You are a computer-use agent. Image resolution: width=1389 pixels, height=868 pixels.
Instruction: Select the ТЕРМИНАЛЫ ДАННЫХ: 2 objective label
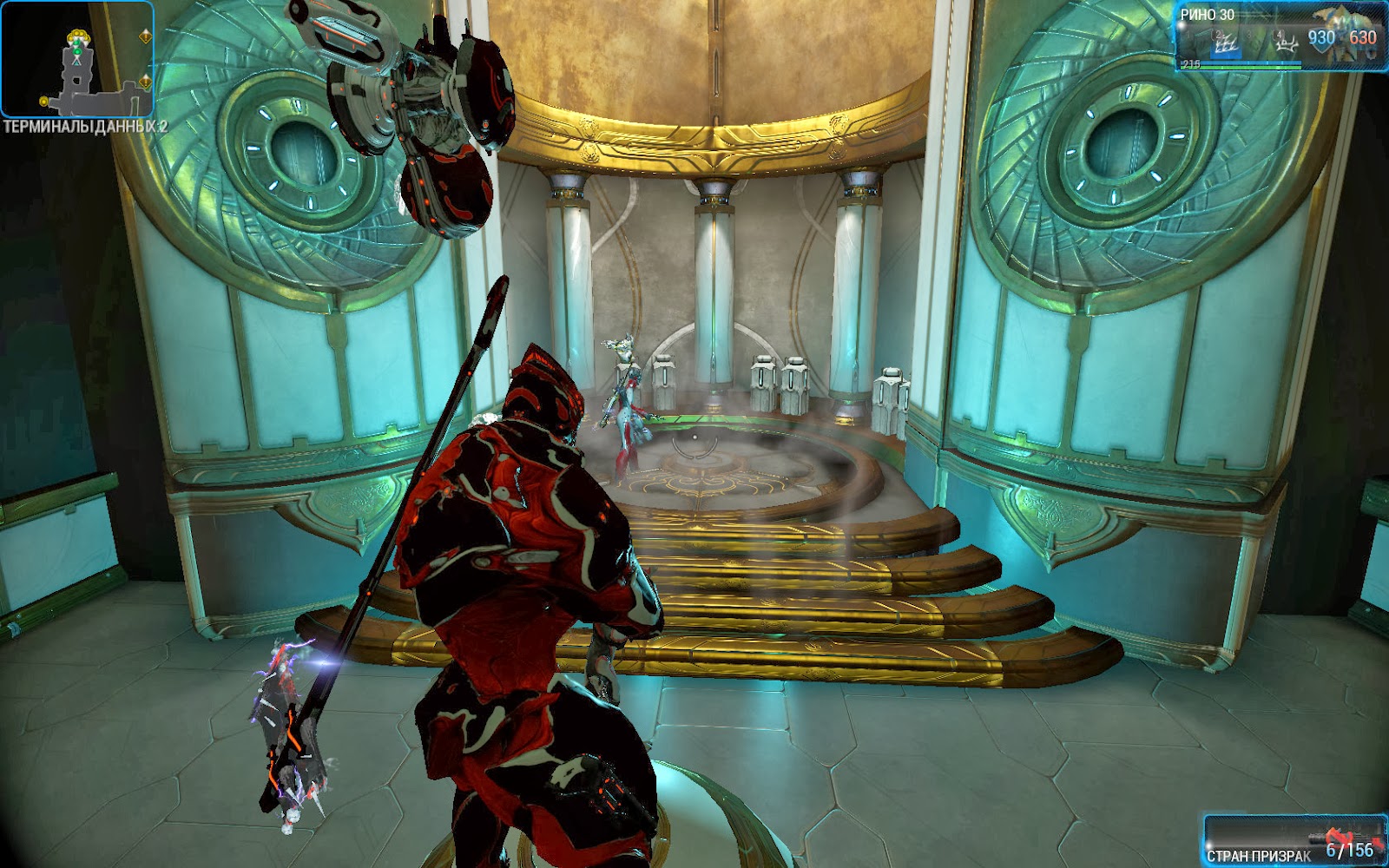(87, 125)
